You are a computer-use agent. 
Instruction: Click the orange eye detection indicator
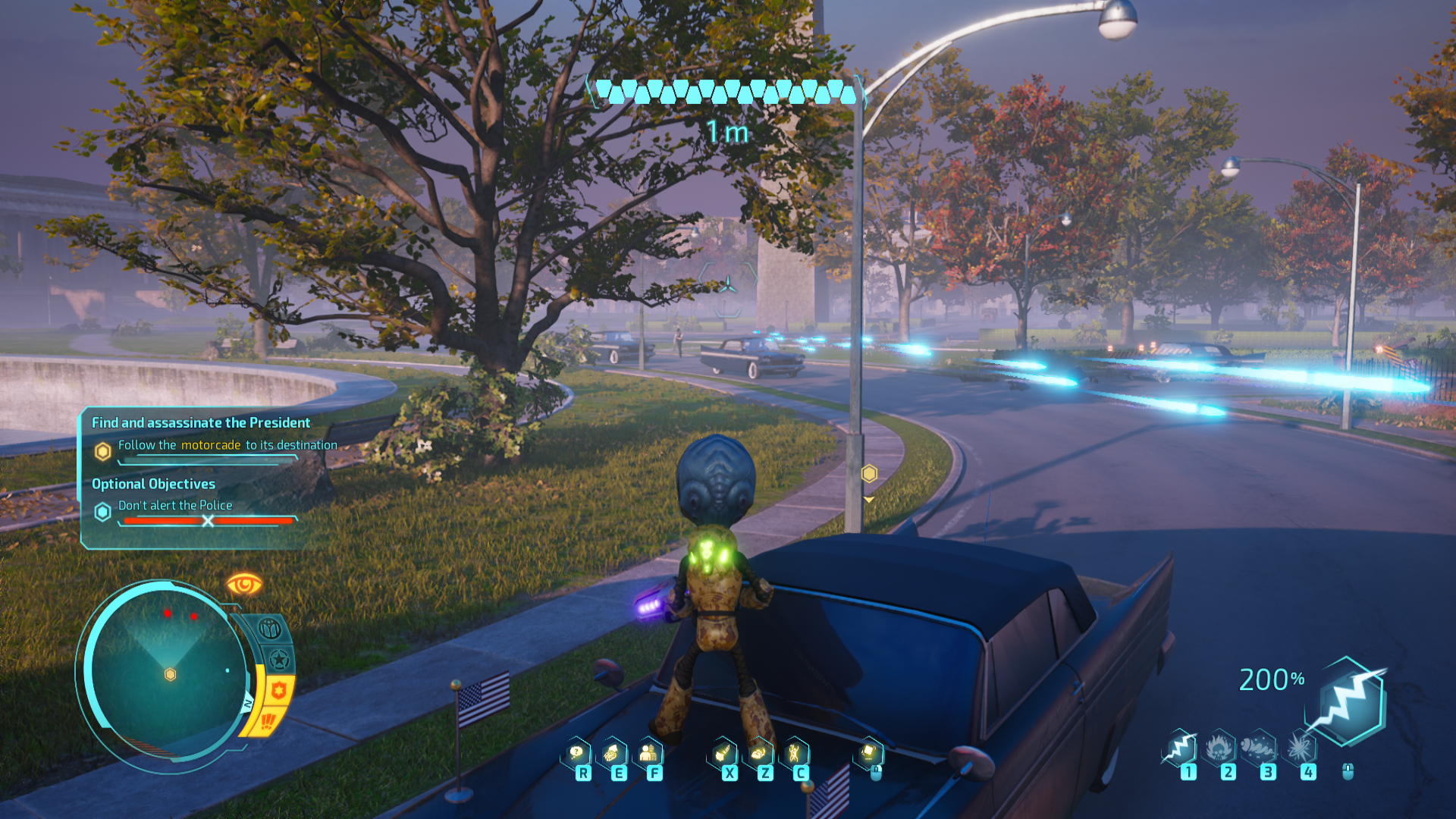(243, 585)
